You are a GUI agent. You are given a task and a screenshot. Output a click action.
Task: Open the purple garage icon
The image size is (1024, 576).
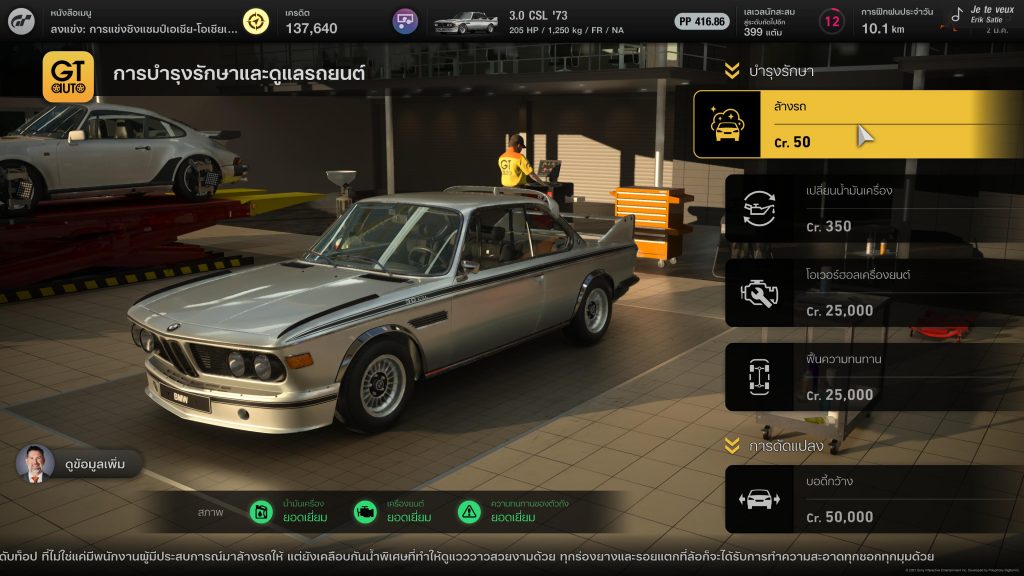click(x=405, y=21)
